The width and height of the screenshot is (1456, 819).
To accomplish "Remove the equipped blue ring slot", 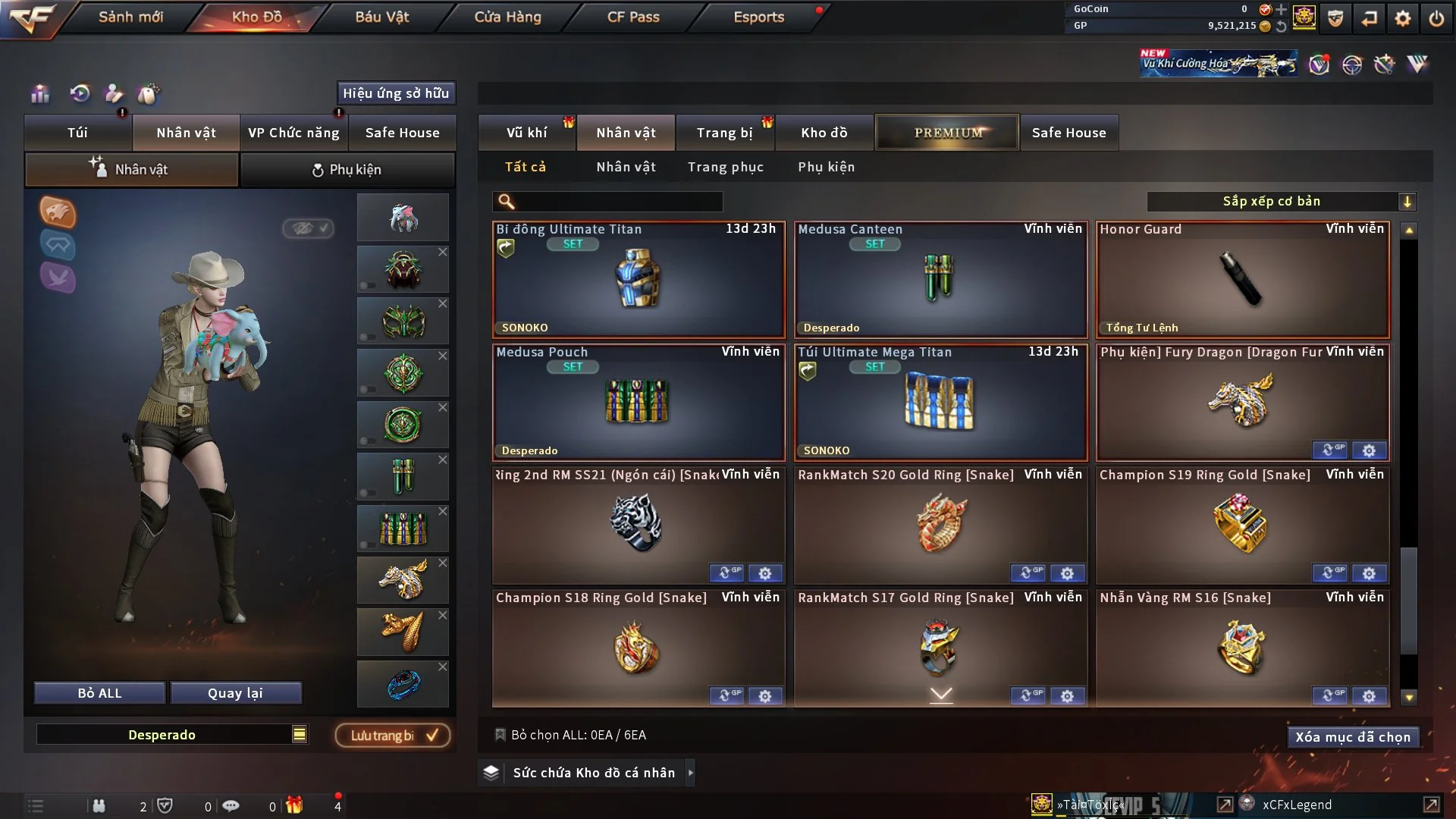I will 443,667.
